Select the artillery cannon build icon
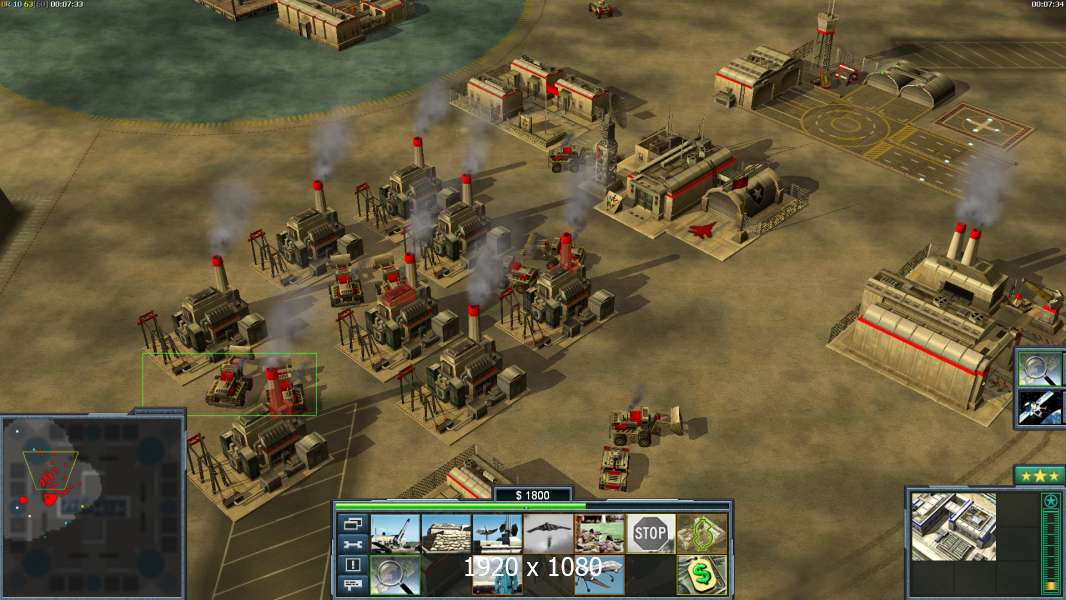Screen dimensions: 1066x600 pyautogui.click(x=395, y=534)
